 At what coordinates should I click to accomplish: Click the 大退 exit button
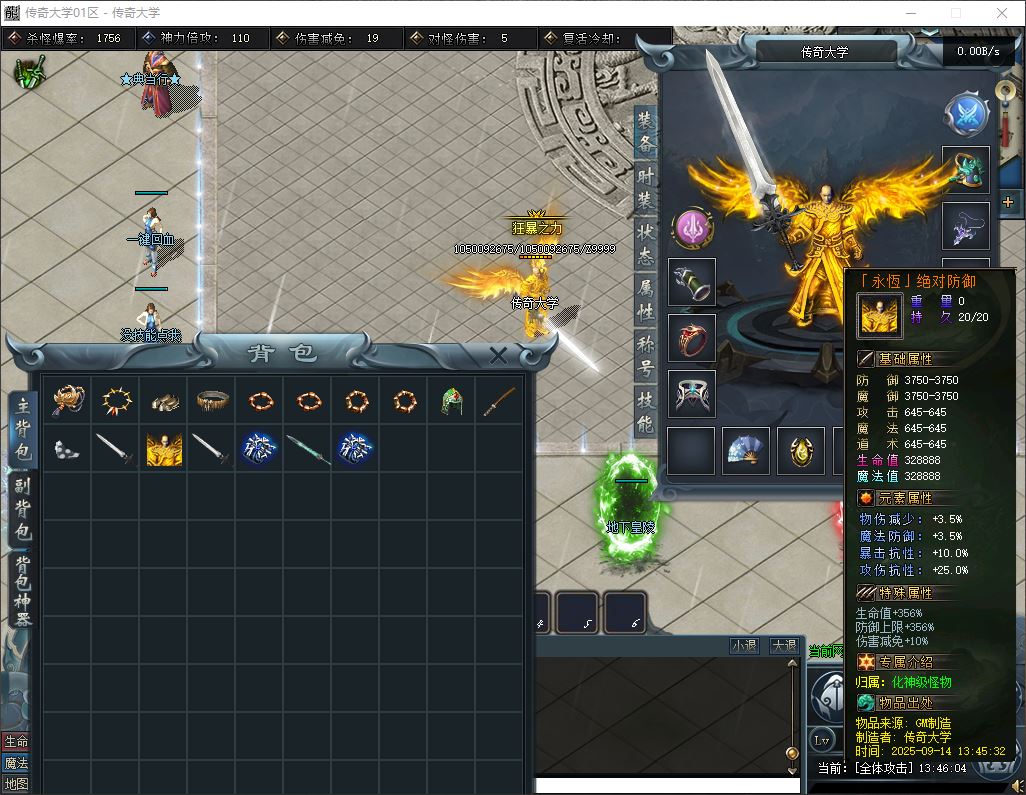coord(784,646)
